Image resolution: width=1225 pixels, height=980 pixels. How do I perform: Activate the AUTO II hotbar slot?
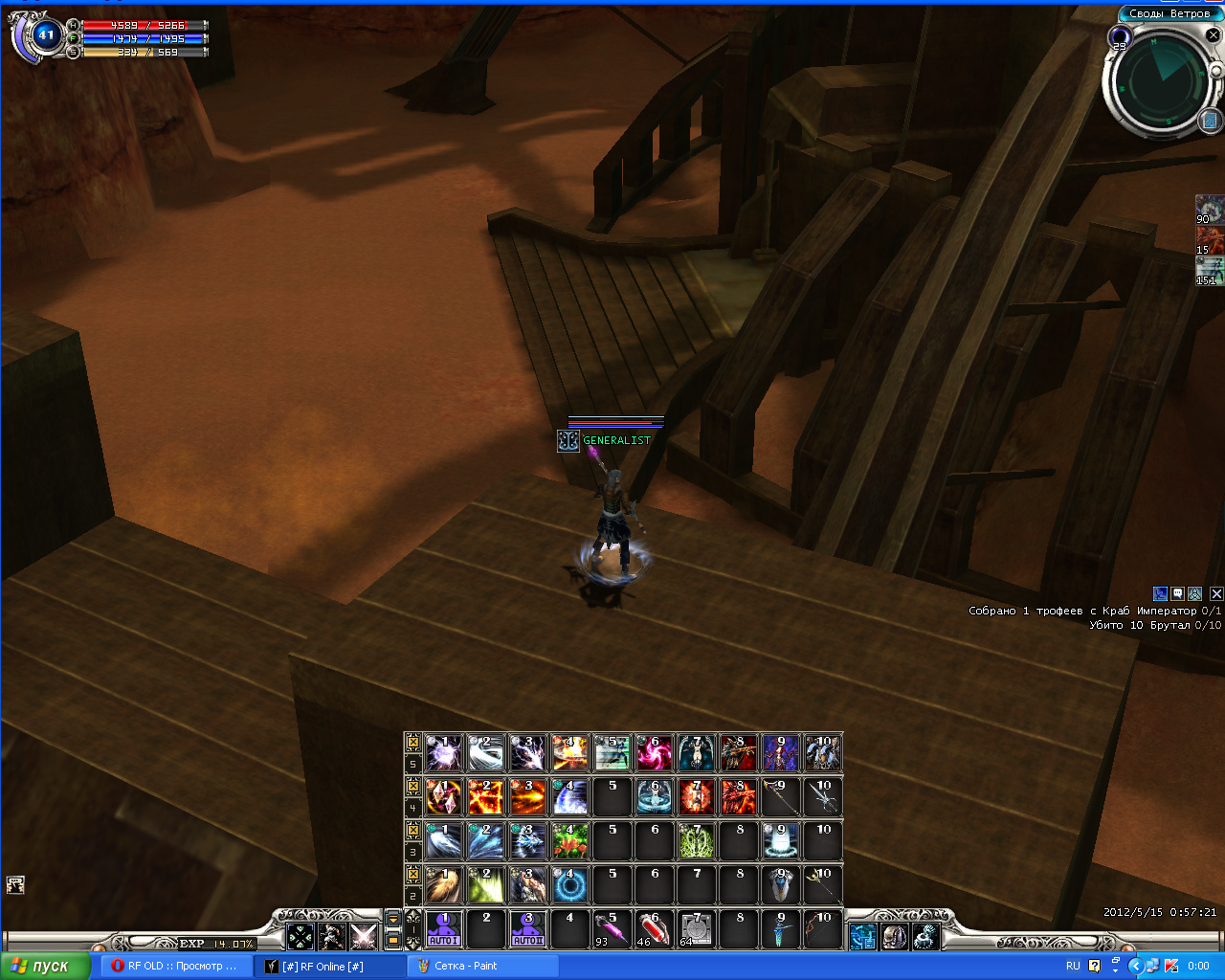point(527,928)
